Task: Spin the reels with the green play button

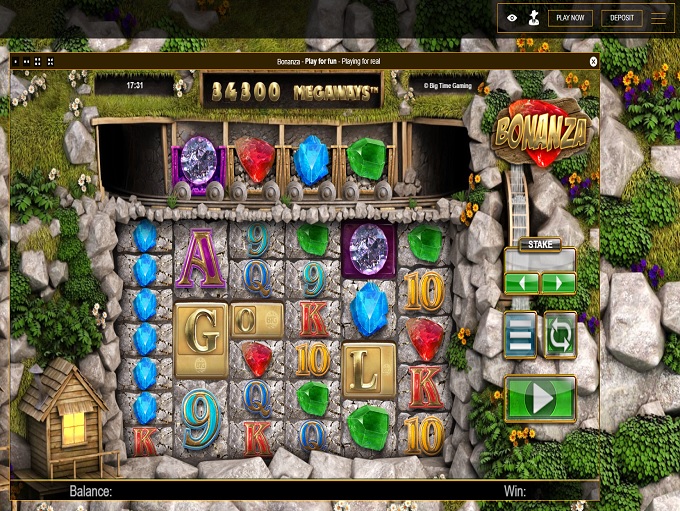Action: coord(540,399)
